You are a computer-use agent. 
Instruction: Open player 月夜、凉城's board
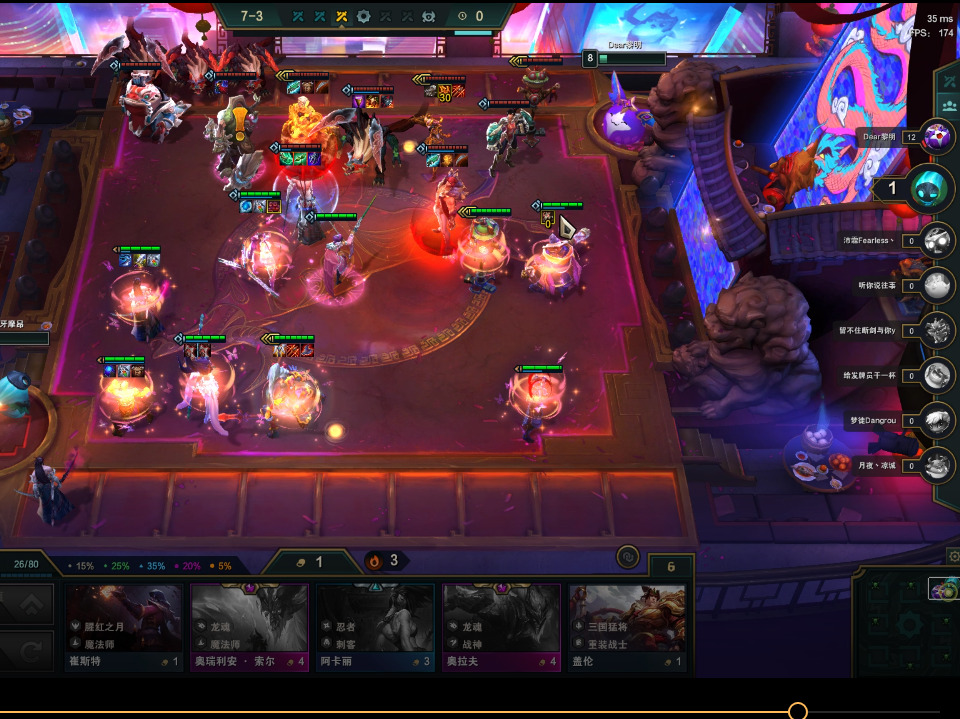pyautogui.click(x=938, y=465)
